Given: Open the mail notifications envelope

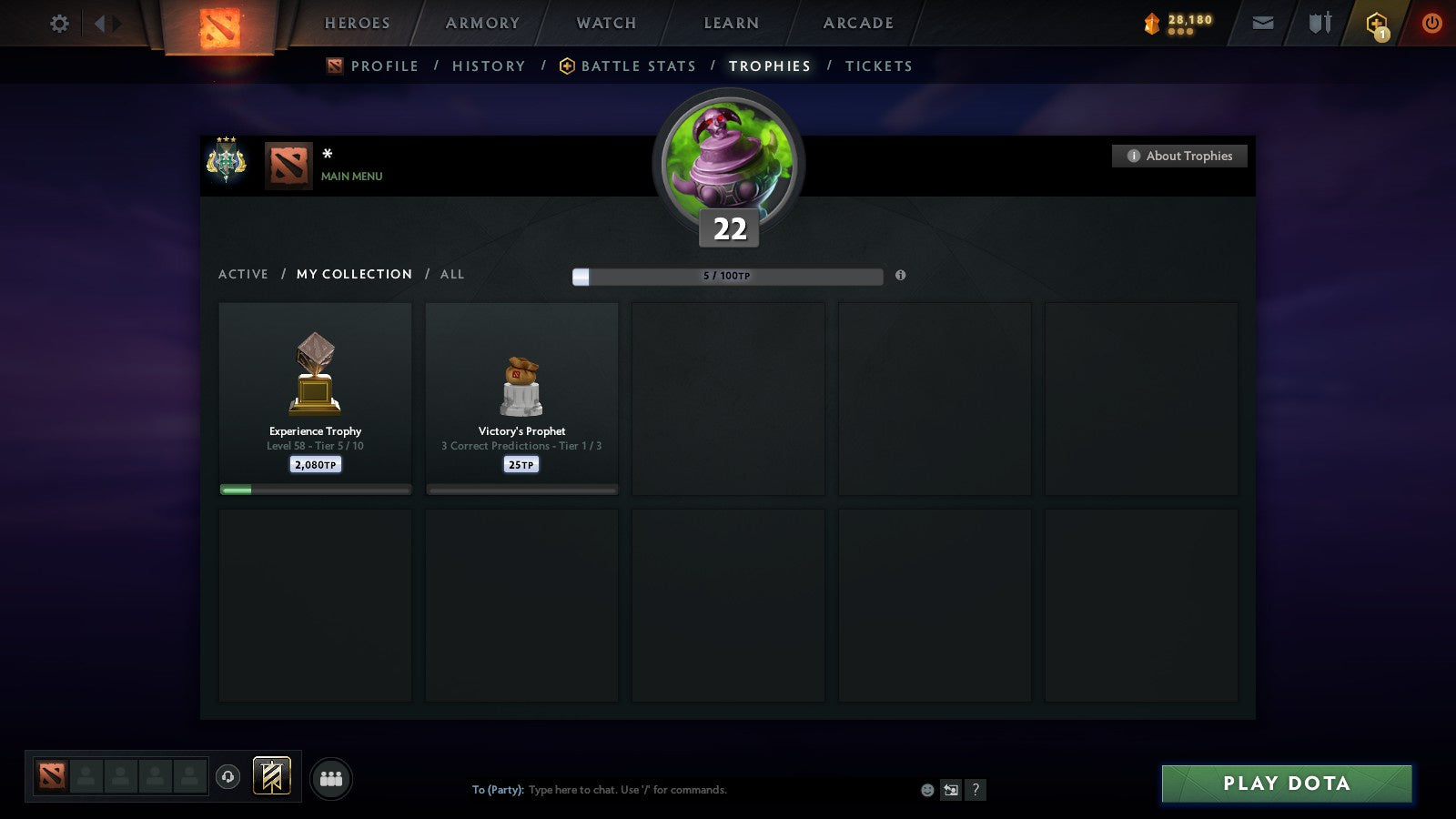Looking at the screenshot, I should pyautogui.click(x=1263, y=24).
